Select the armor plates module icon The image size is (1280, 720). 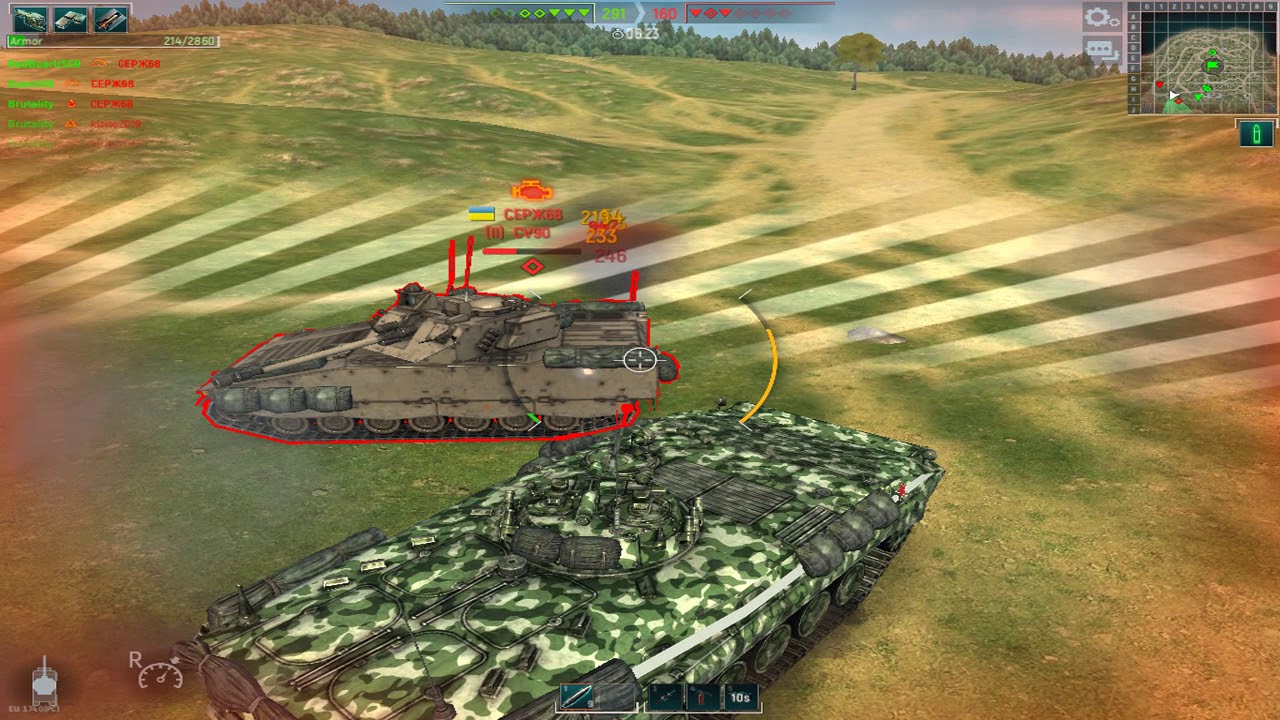point(70,19)
